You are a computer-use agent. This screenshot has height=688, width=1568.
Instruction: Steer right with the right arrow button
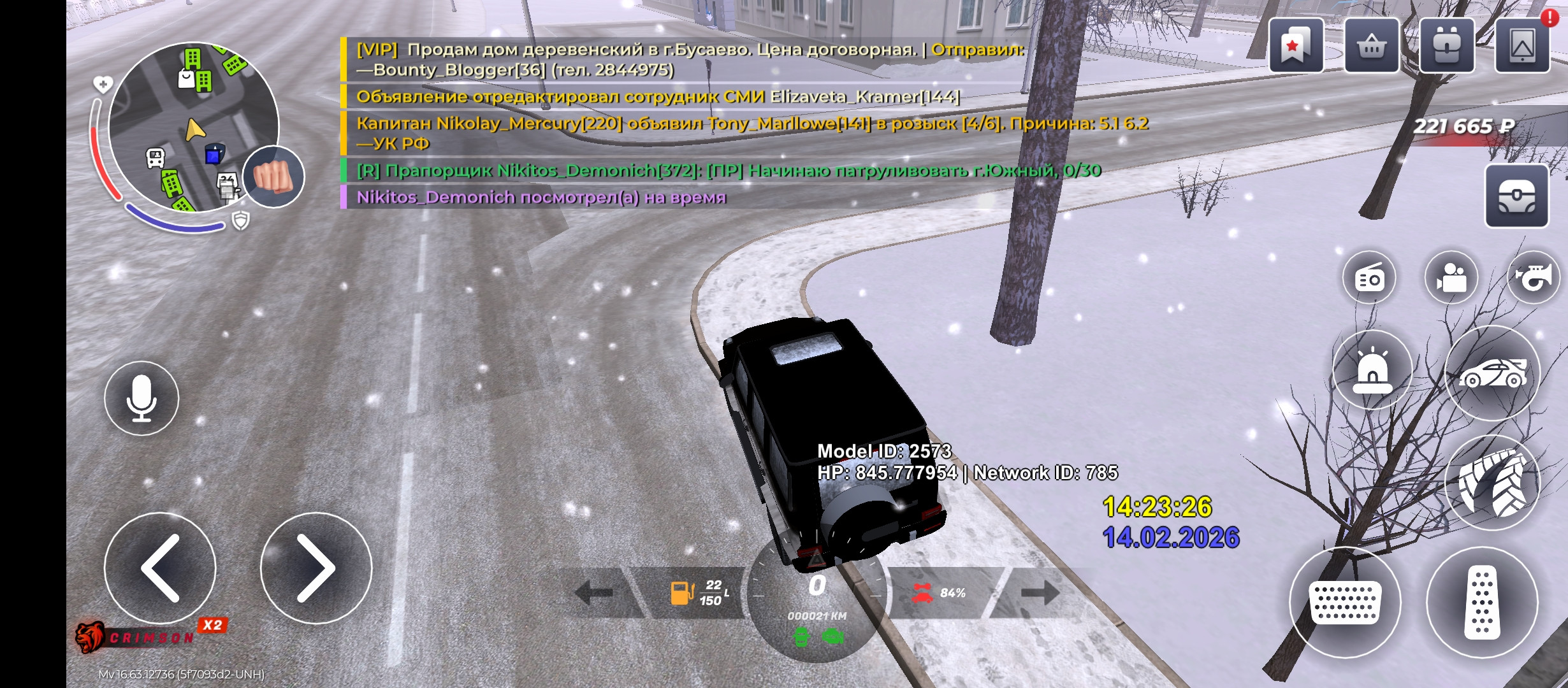(316, 568)
